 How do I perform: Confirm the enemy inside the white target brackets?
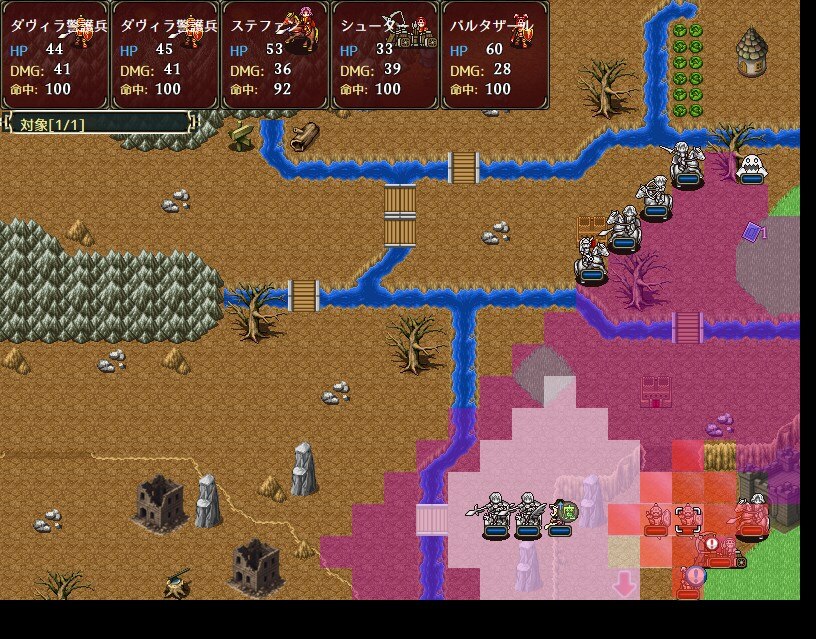point(688,519)
